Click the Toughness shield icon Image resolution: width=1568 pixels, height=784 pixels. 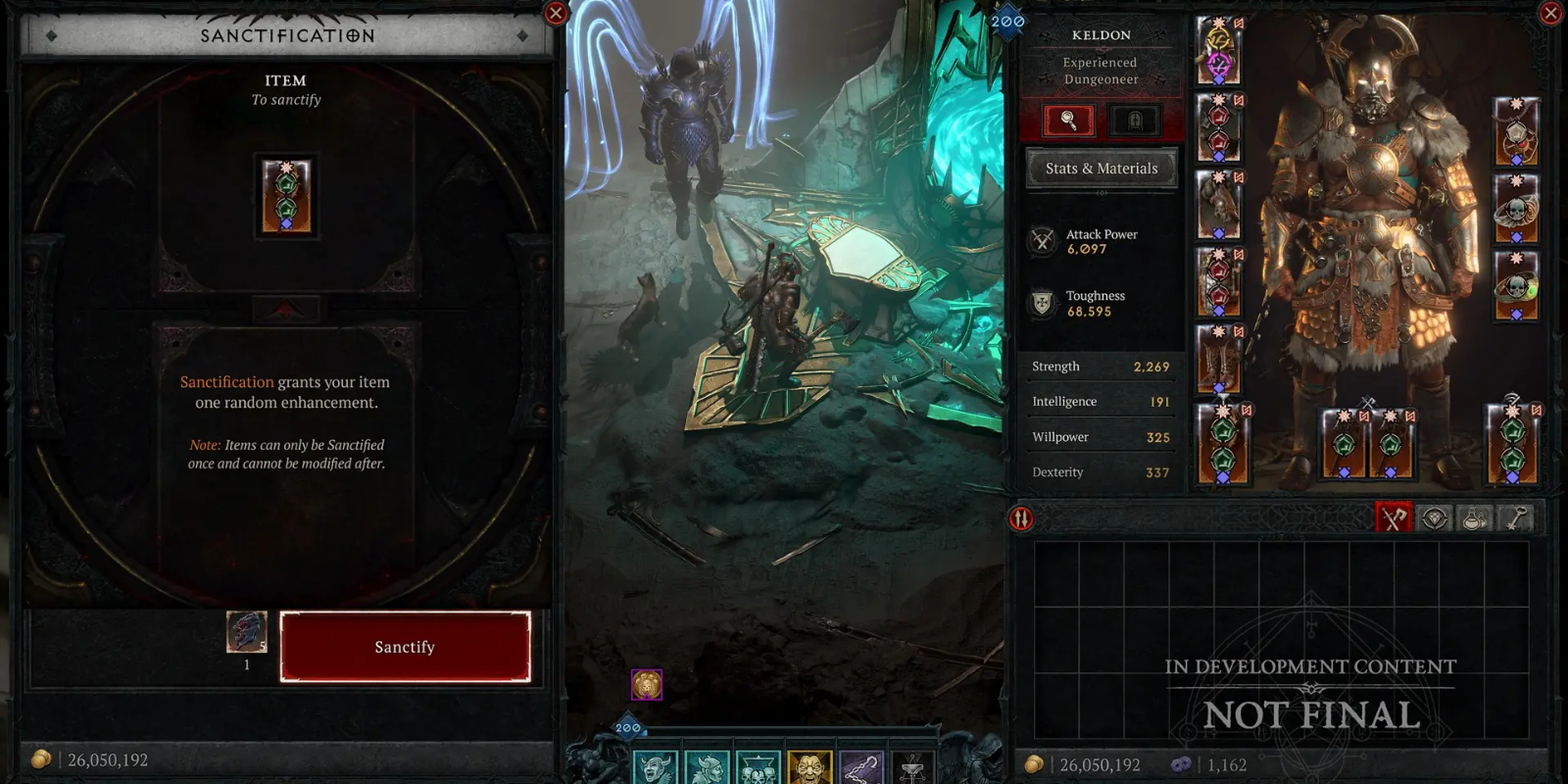1041,302
